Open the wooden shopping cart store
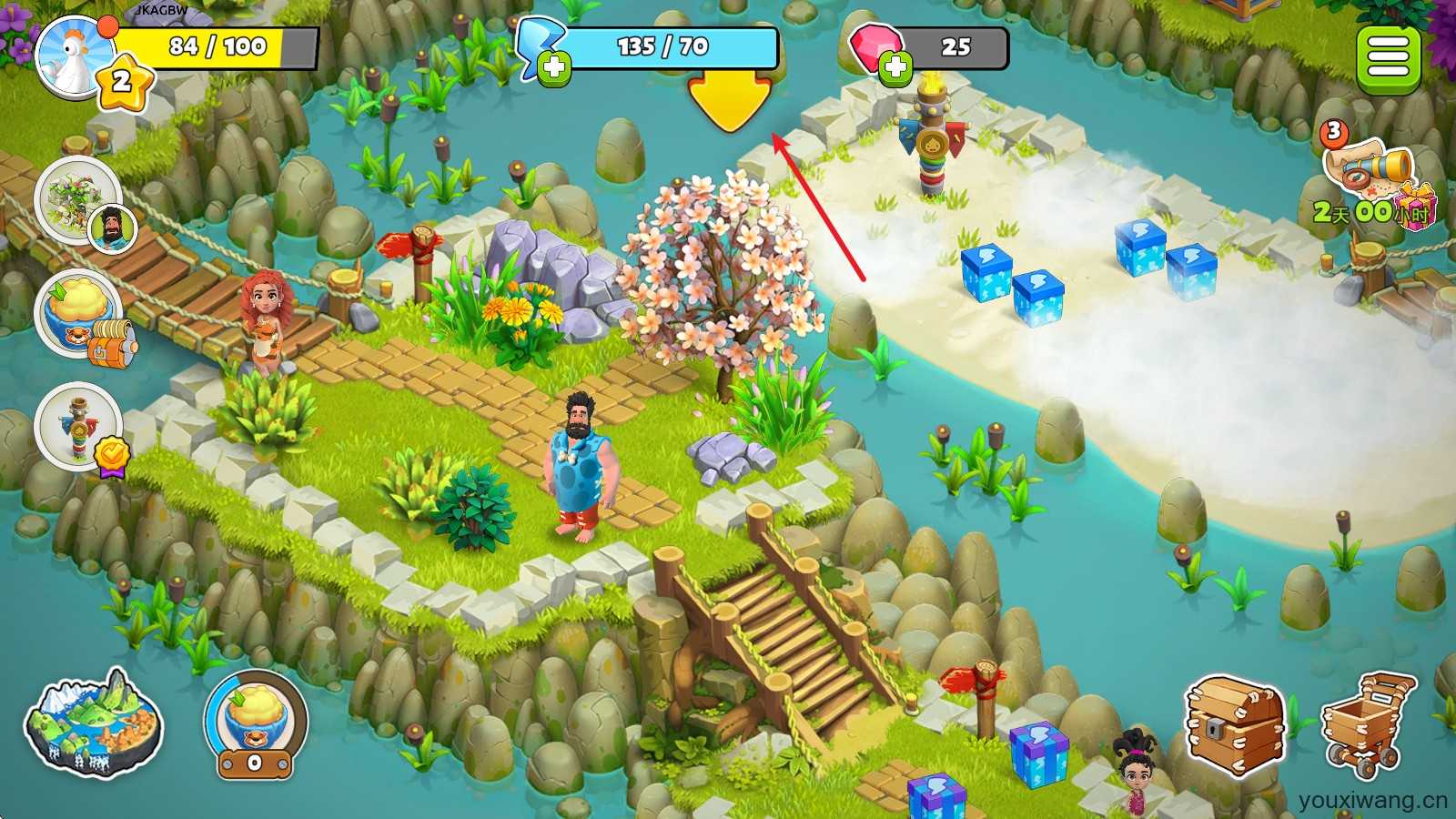Viewport: 1456px width, 819px height. click(1368, 723)
